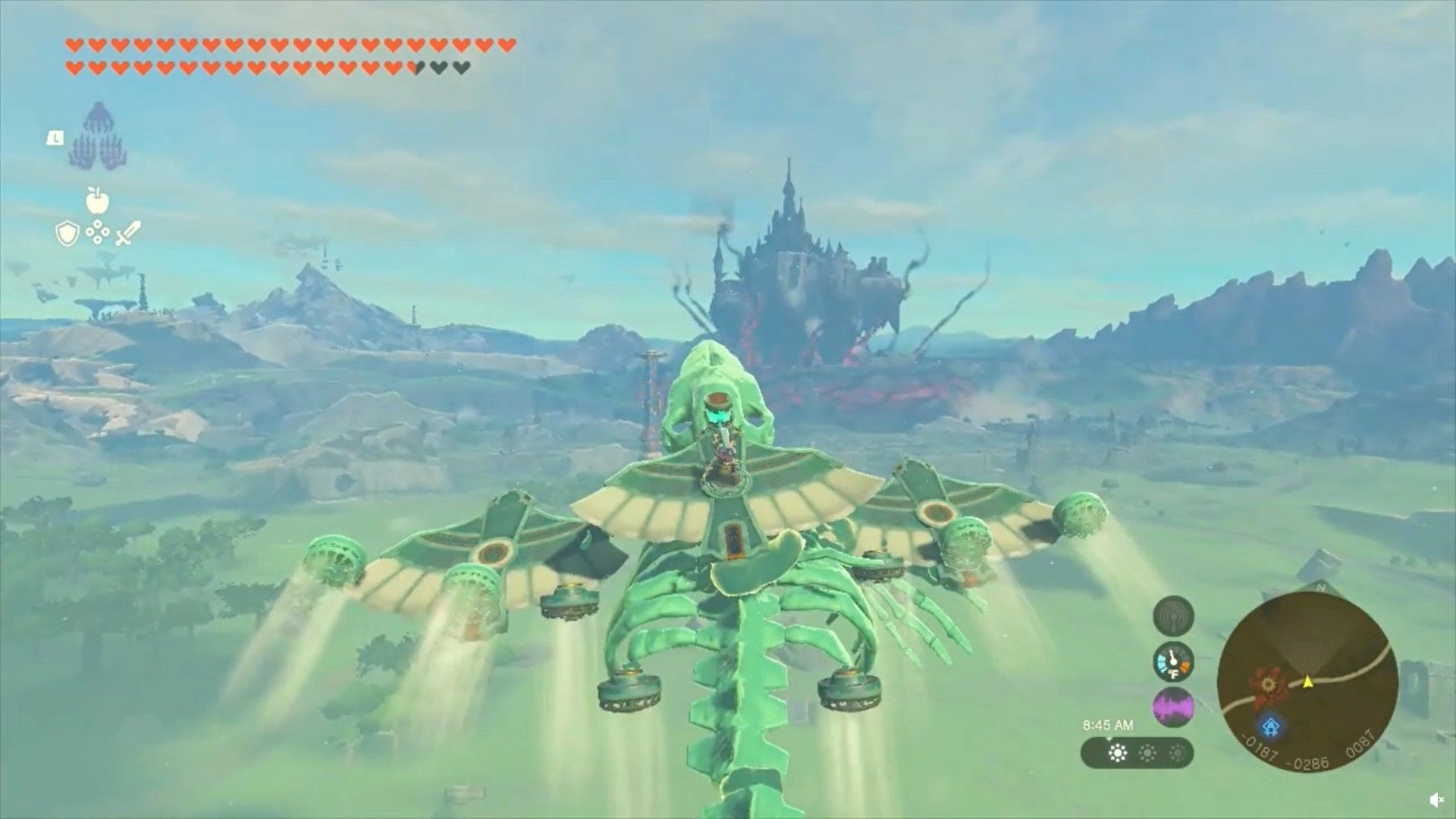The image size is (1456, 819).
Task: Click the temperature gauge needle
Action: pyautogui.click(x=1172, y=659)
